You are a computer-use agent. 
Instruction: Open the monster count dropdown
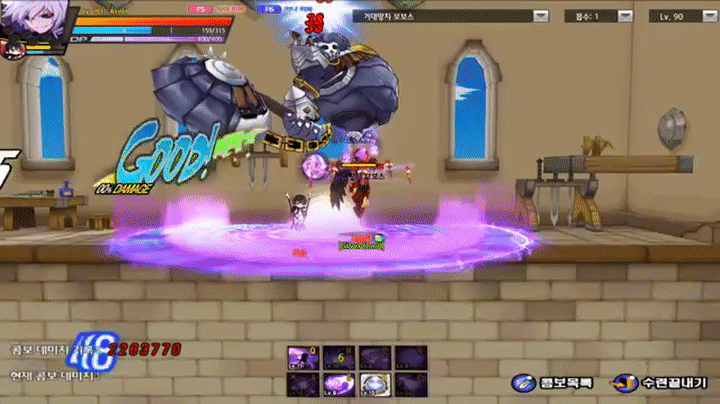coord(627,16)
